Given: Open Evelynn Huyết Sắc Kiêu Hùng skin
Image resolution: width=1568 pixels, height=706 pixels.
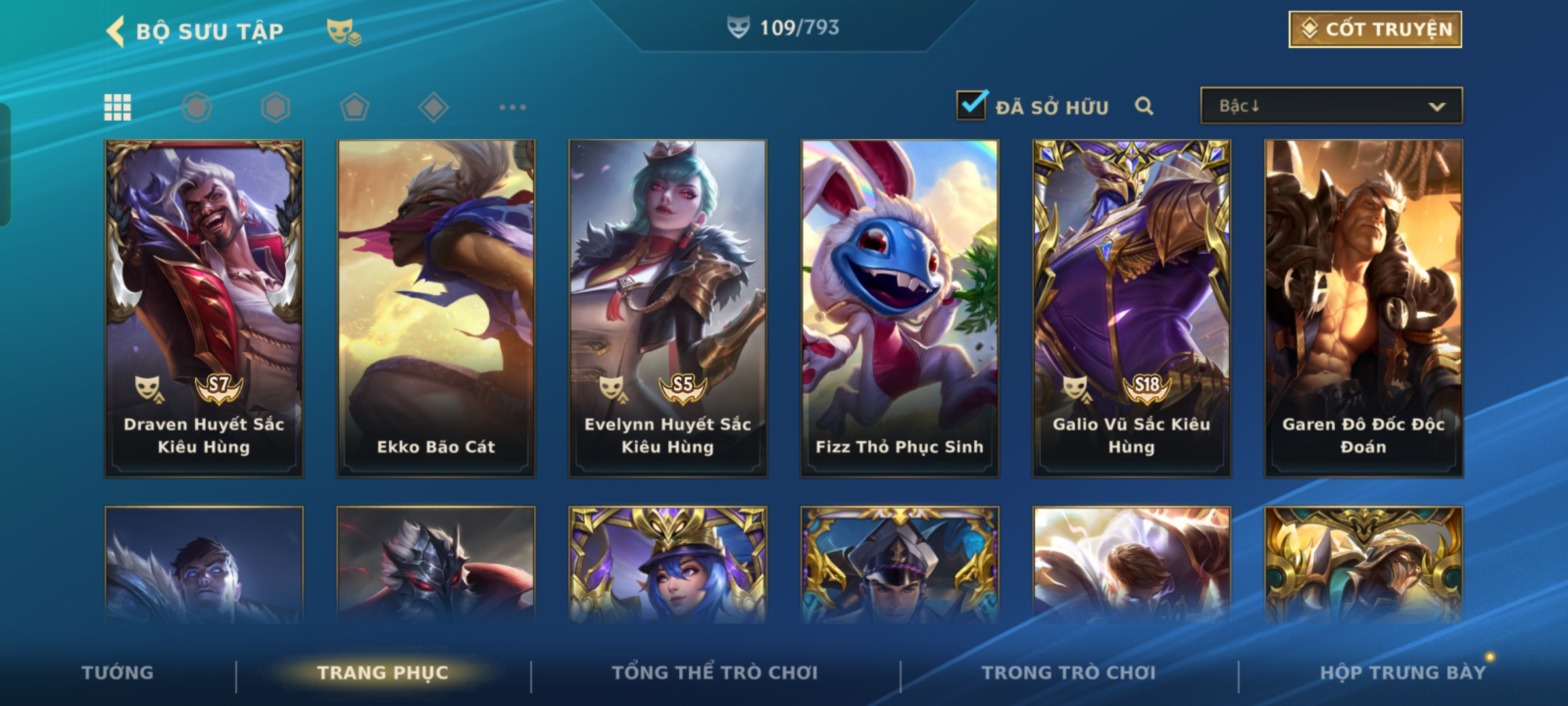Looking at the screenshot, I should coord(668,307).
